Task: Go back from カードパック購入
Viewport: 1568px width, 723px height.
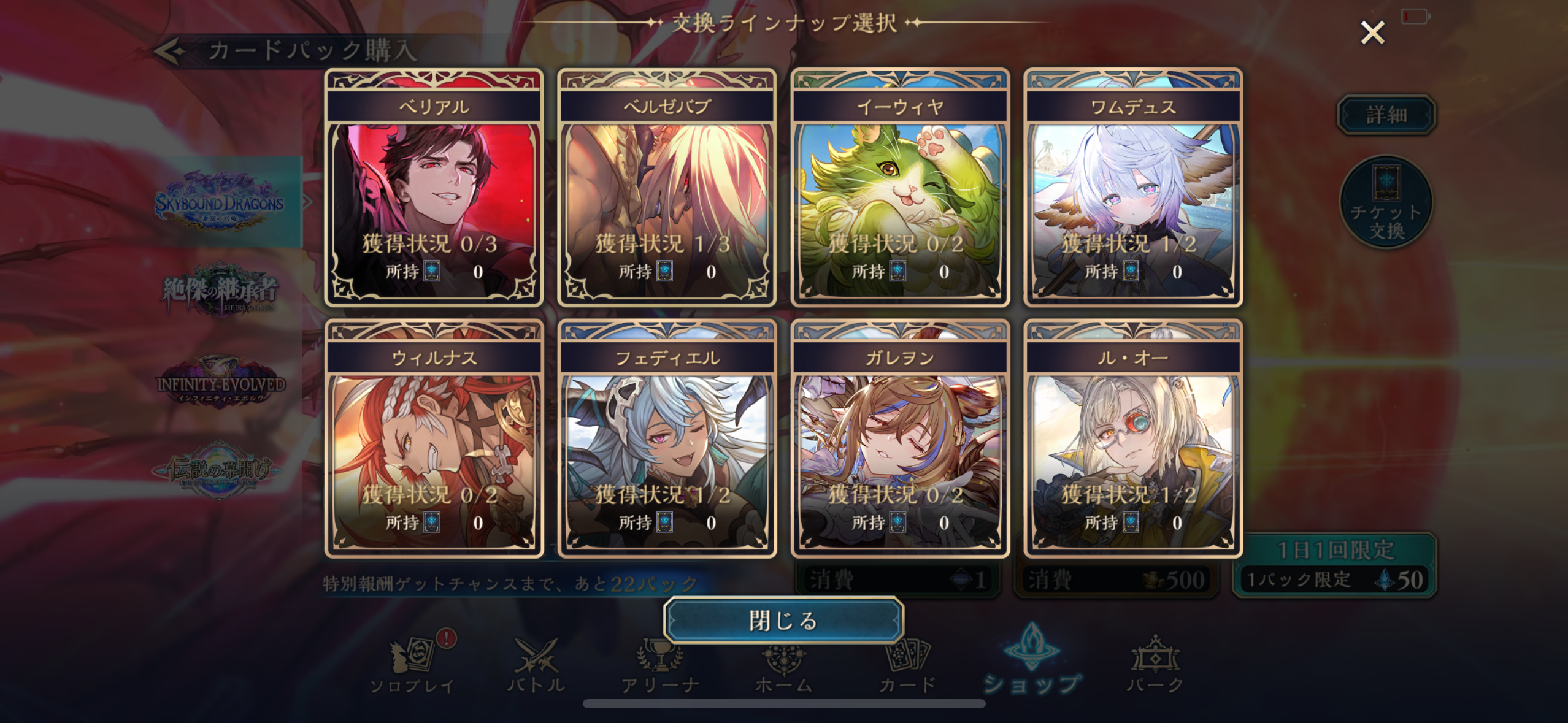Action: click(170, 51)
